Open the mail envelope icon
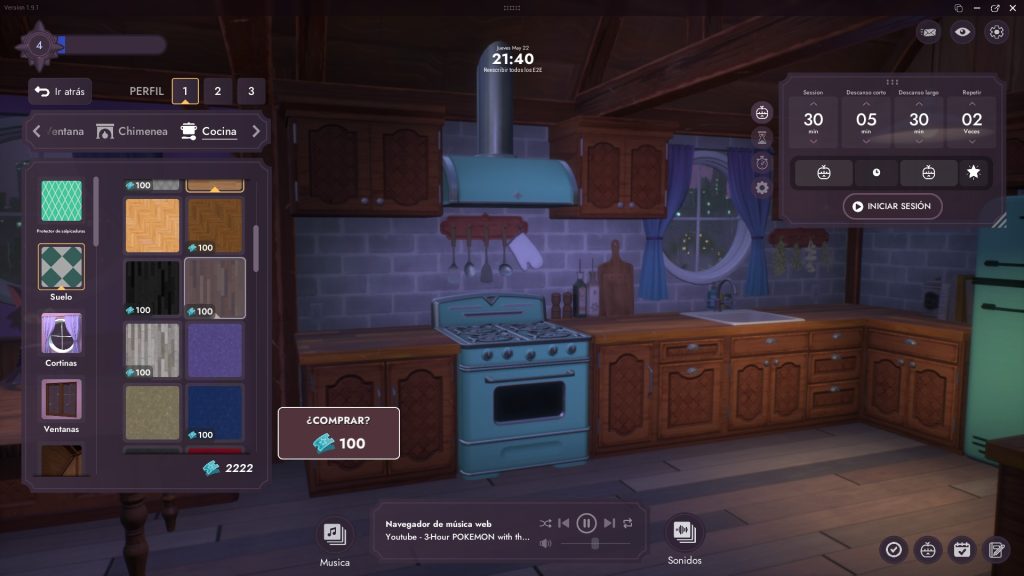The image size is (1024, 576). [x=929, y=32]
